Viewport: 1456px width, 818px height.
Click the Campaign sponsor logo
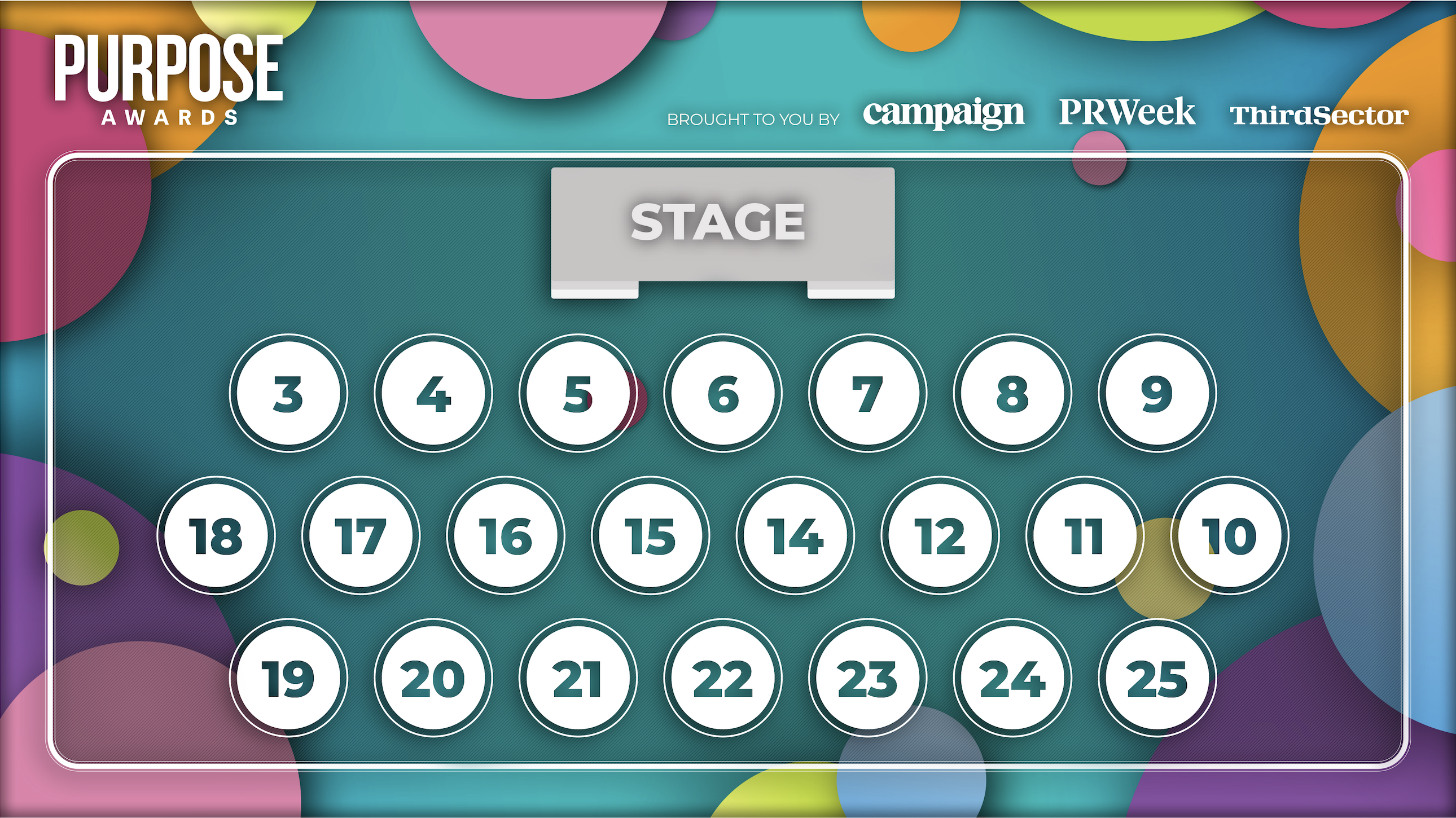(x=944, y=113)
